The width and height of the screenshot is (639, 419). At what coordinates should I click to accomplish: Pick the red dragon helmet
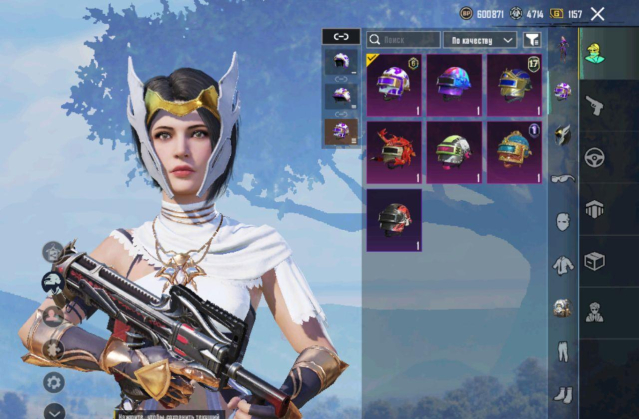[394, 151]
